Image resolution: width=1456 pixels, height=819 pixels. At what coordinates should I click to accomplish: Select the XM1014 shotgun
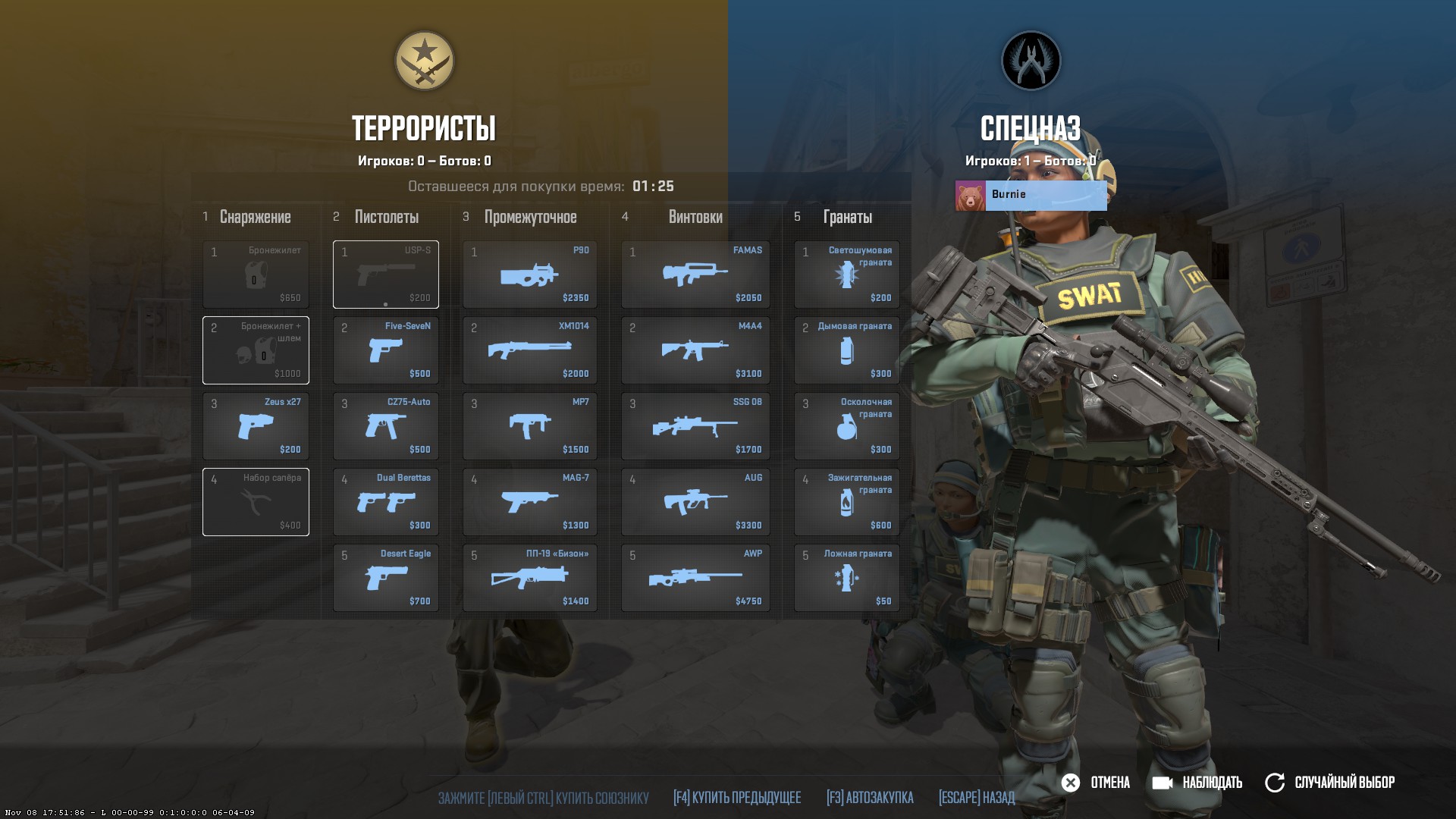click(529, 350)
